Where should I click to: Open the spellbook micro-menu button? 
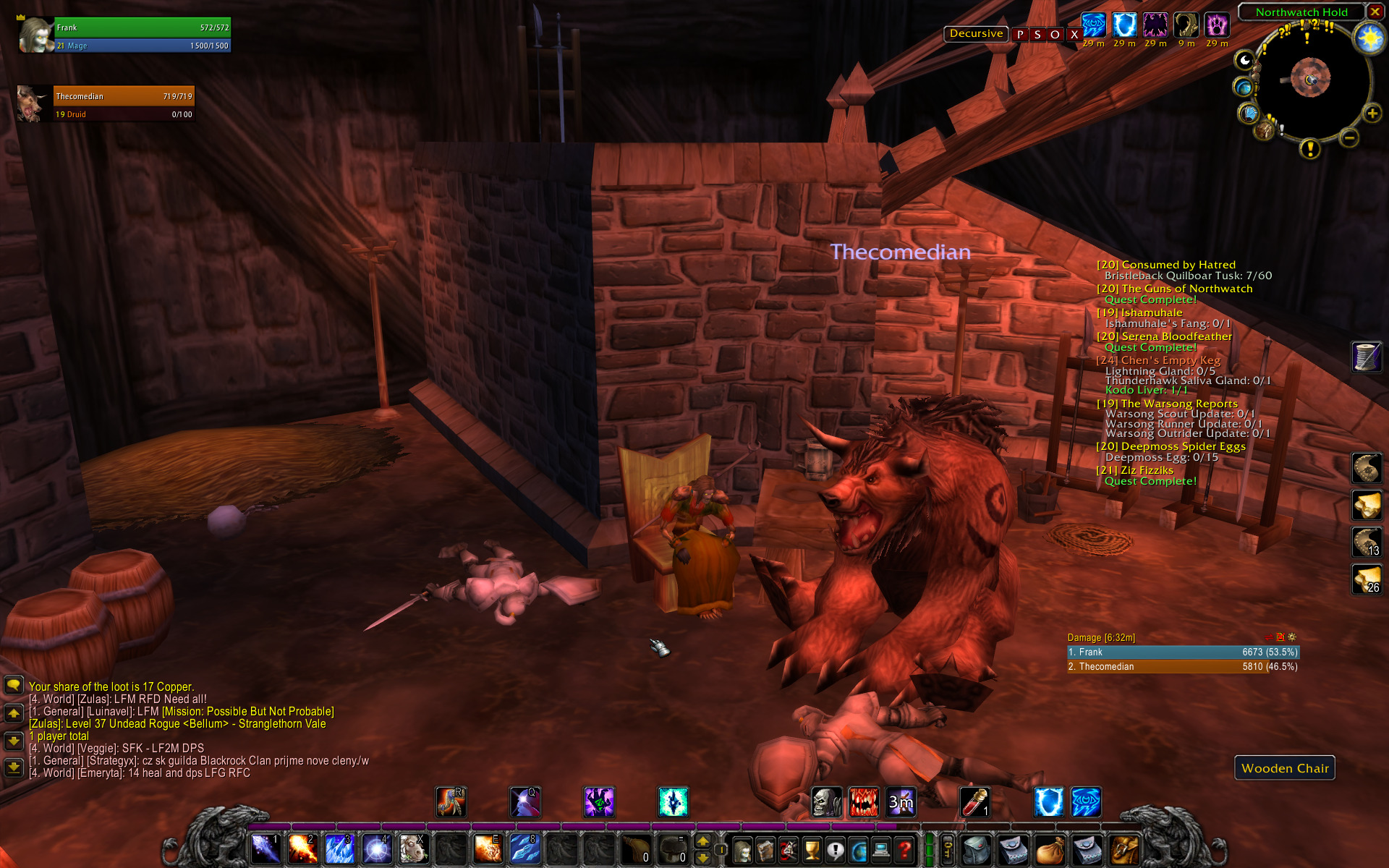(x=765, y=850)
